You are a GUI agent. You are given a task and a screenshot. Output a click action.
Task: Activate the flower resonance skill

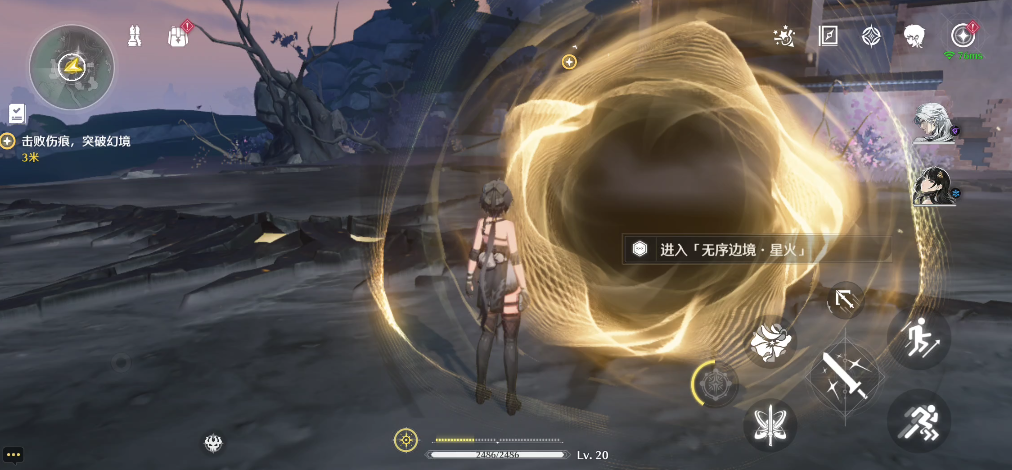pos(773,343)
